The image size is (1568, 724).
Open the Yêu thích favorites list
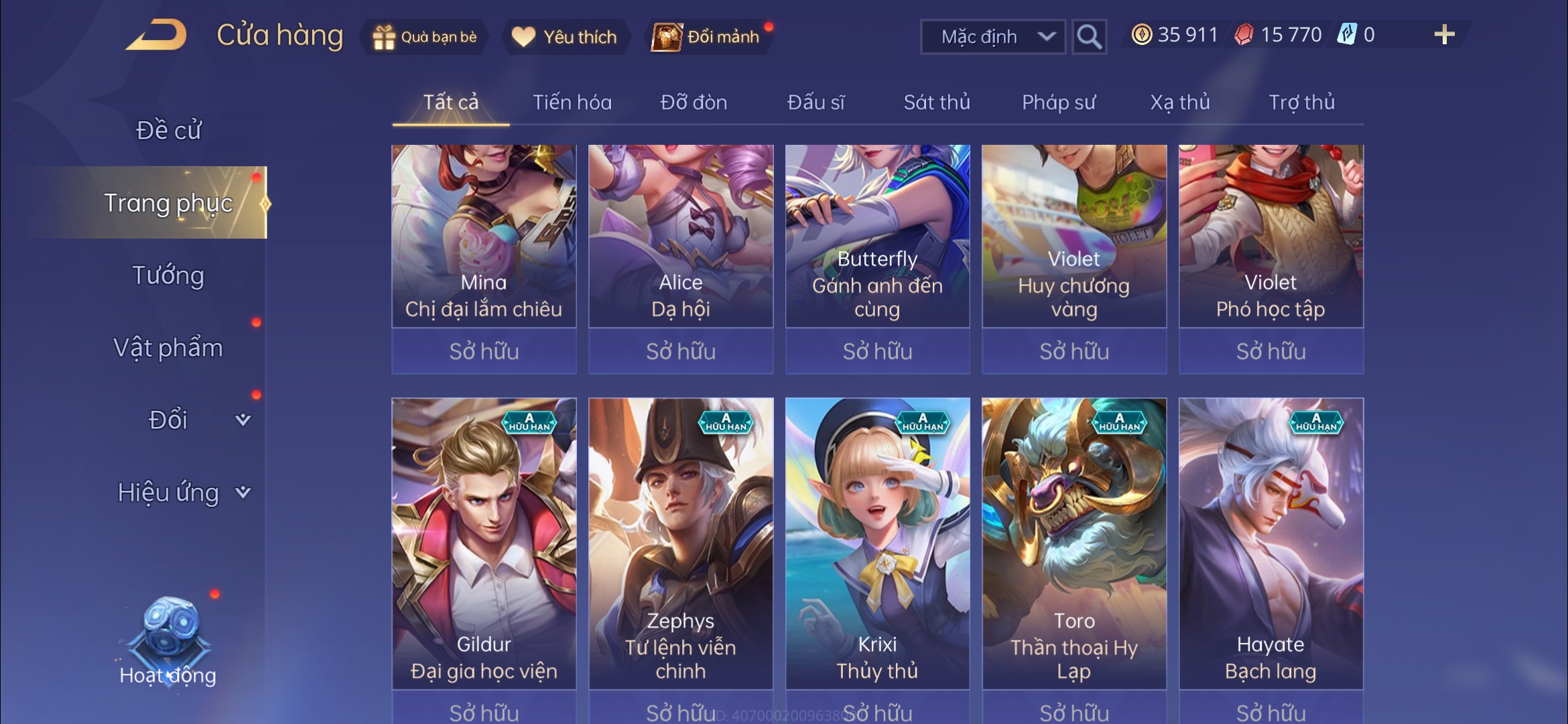(564, 37)
